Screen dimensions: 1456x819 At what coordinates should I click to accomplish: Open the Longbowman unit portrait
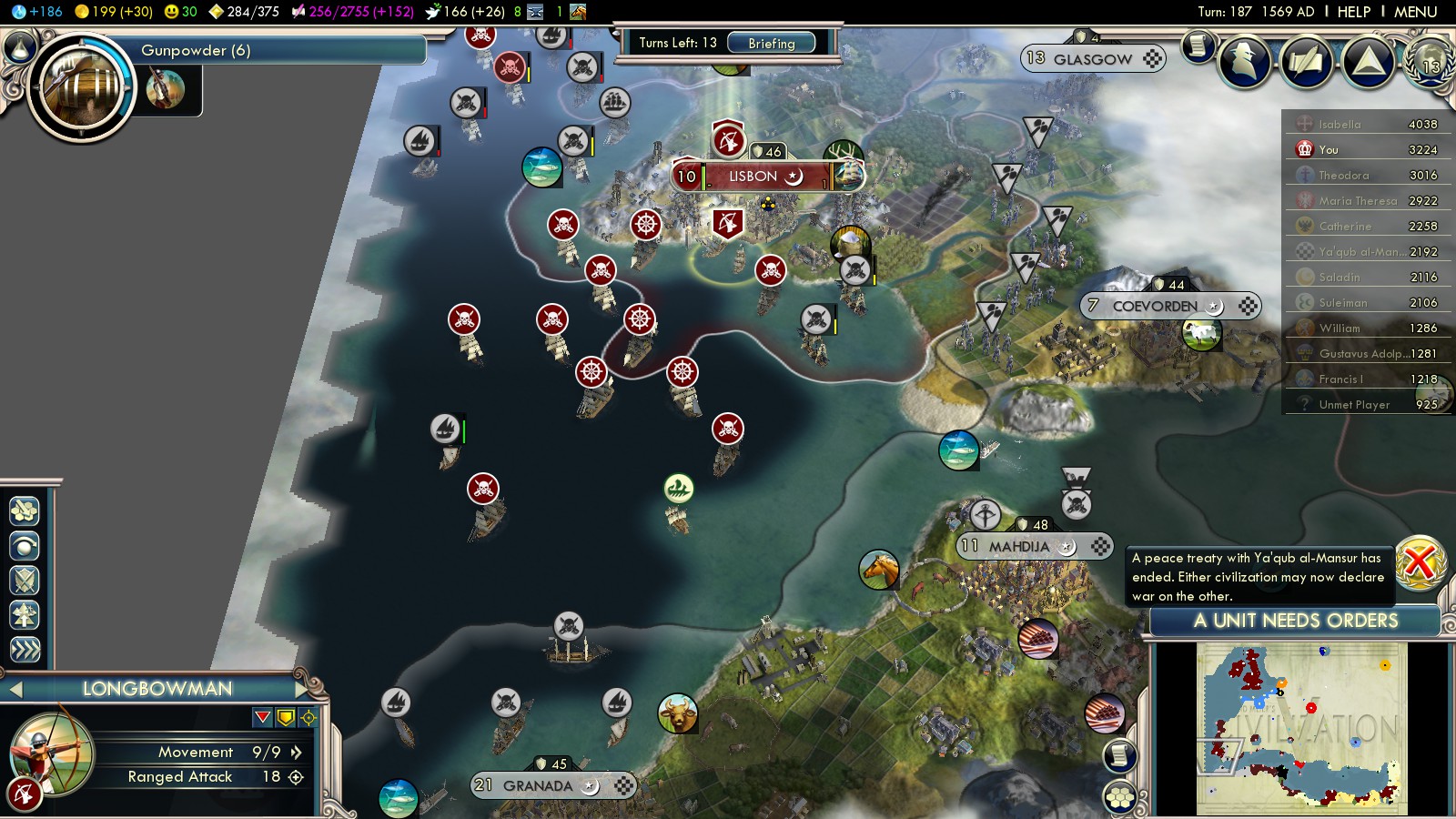[50, 753]
